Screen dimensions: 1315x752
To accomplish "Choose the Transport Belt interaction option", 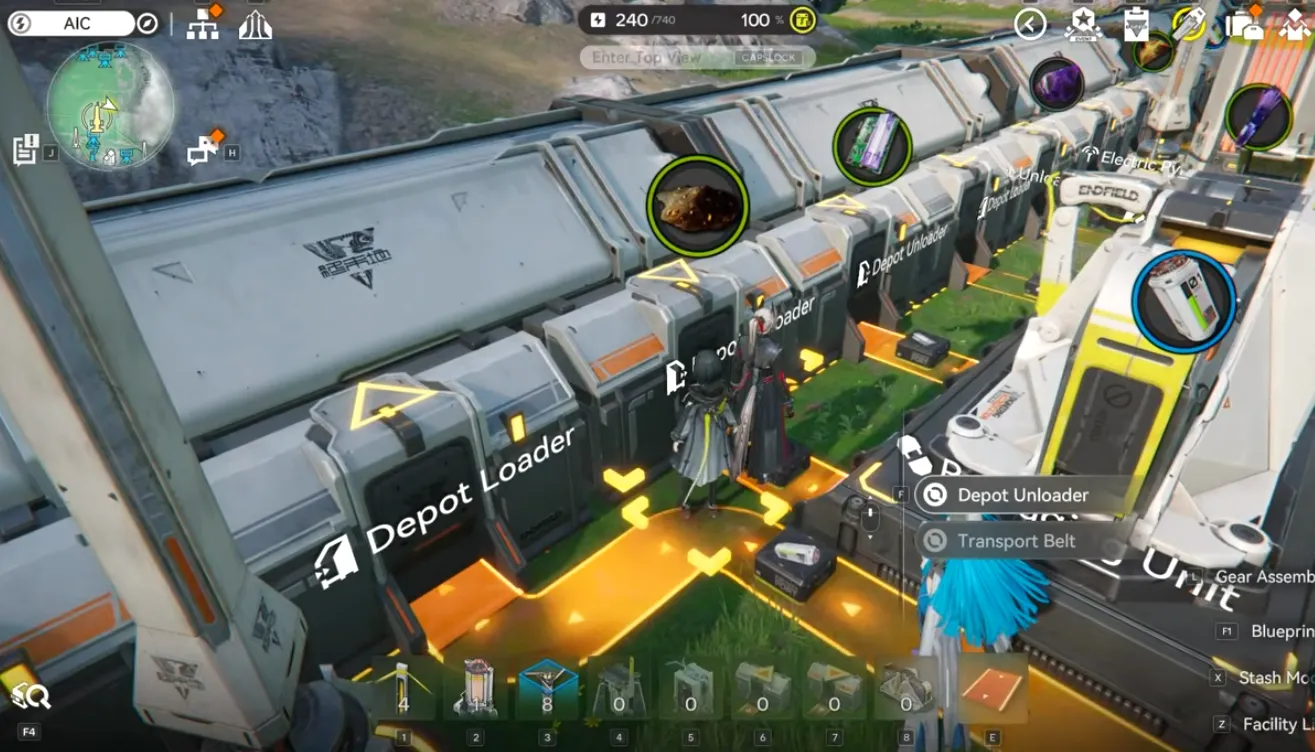I will tap(1015, 541).
